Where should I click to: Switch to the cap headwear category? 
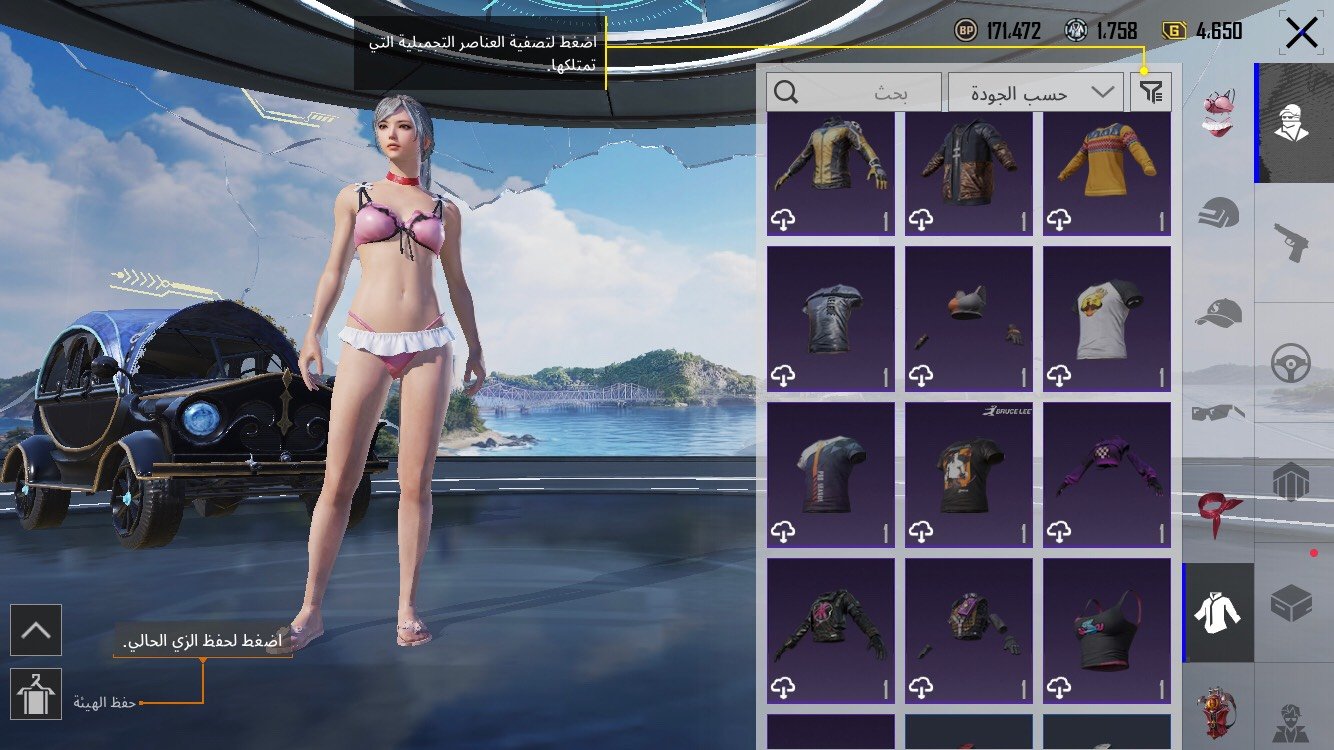click(x=1219, y=313)
